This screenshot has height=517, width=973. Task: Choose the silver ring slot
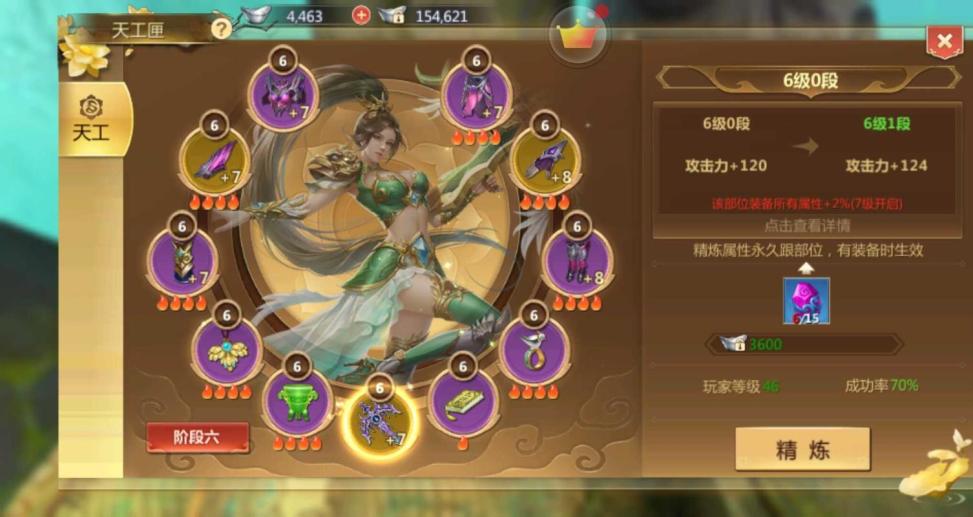pyautogui.click(x=533, y=350)
